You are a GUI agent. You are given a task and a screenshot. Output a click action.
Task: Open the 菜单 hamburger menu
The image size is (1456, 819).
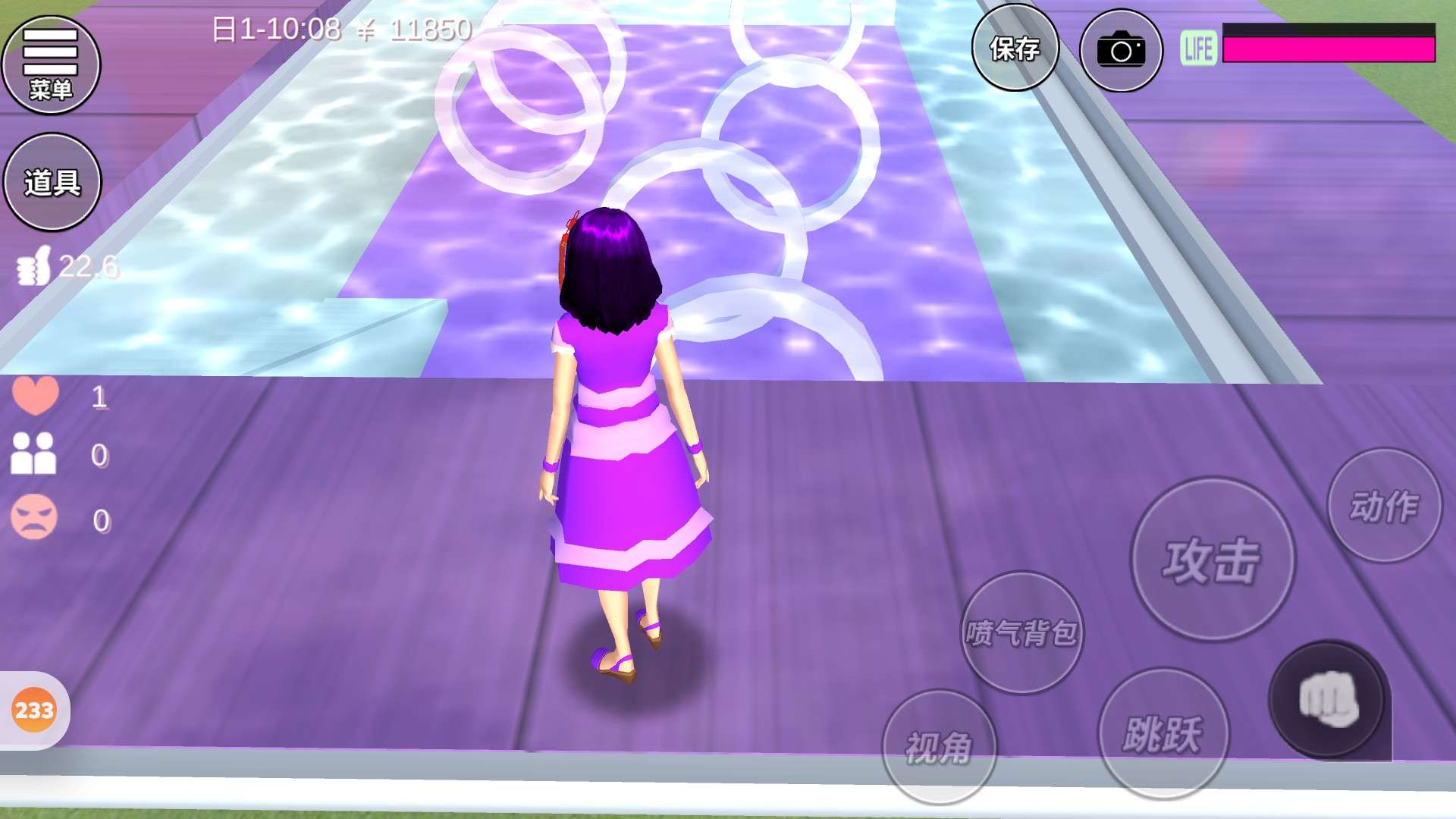(x=51, y=65)
